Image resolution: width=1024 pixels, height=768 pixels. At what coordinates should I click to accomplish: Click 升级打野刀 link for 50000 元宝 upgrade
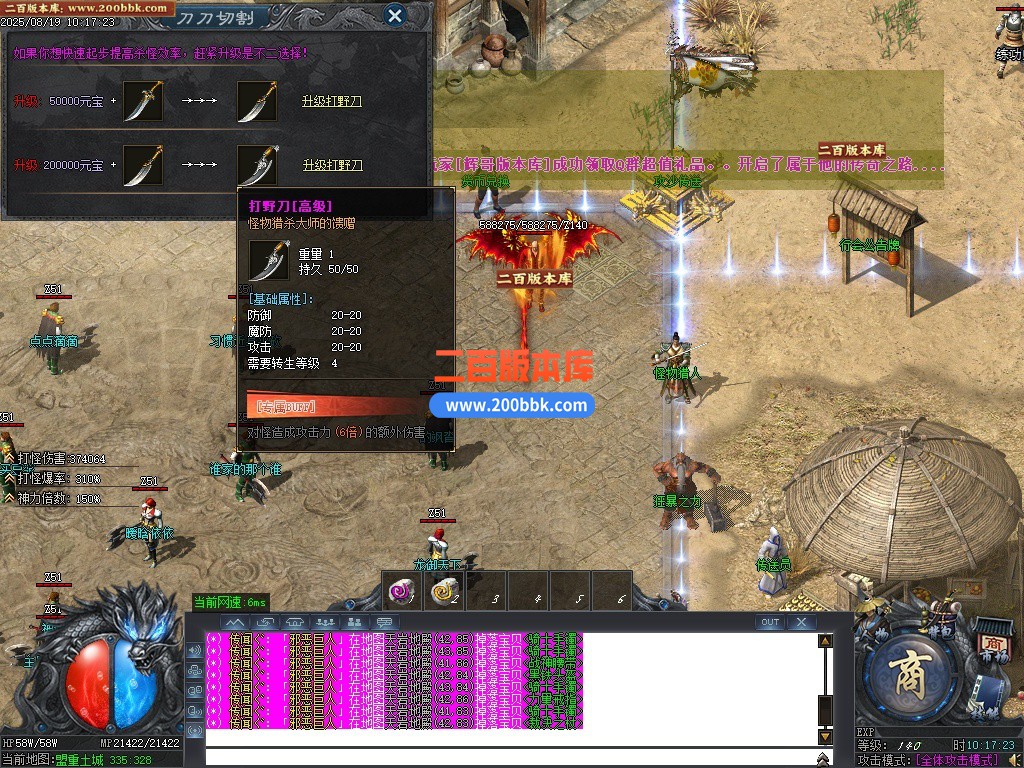click(x=332, y=101)
